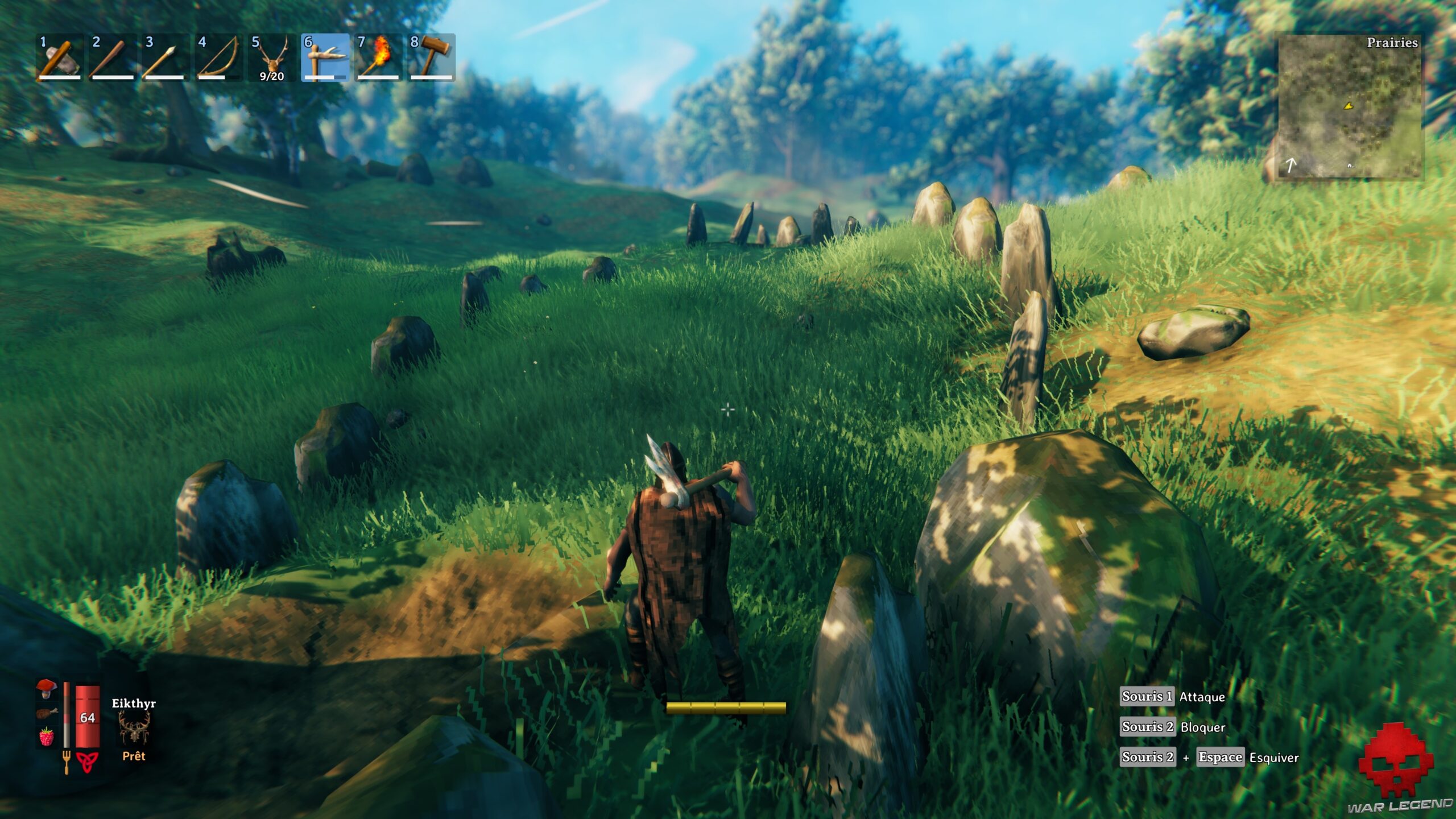Open the Prairies minimap
Viewport: 1456px width, 819px height.
[1349, 106]
